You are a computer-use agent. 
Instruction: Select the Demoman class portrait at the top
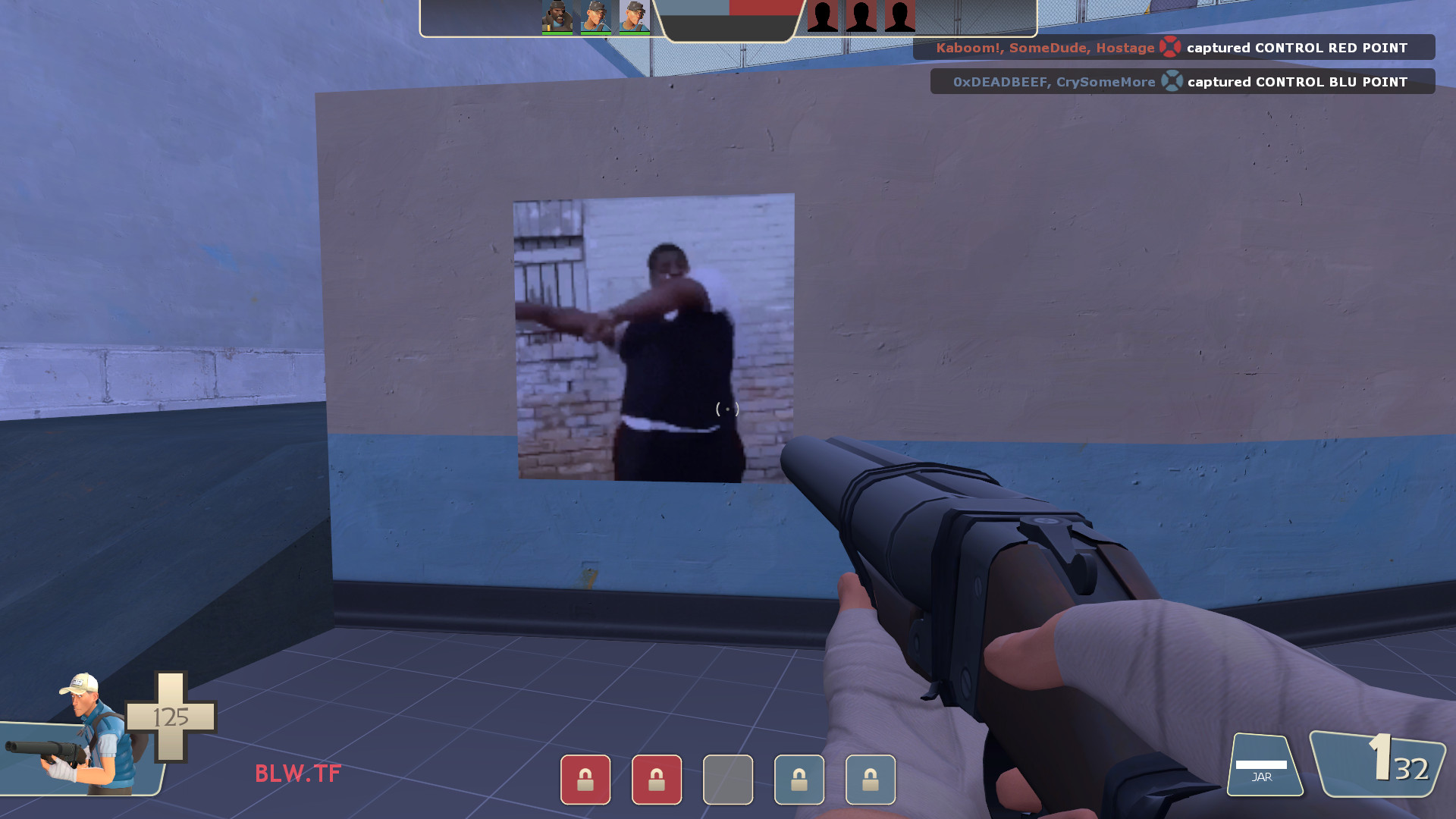pyautogui.click(x=556, y=17)
